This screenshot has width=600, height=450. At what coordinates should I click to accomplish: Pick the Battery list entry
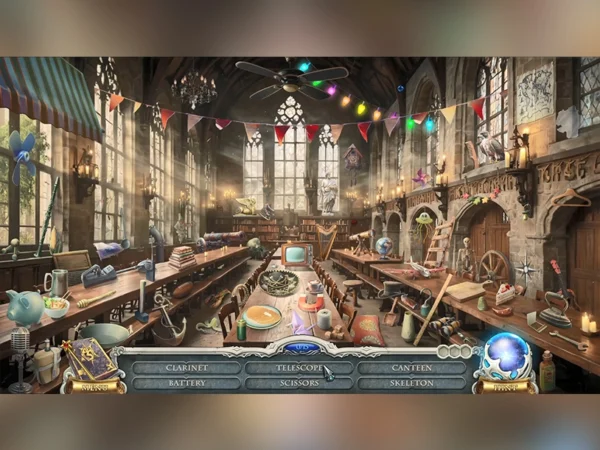[x=186, y=382]
